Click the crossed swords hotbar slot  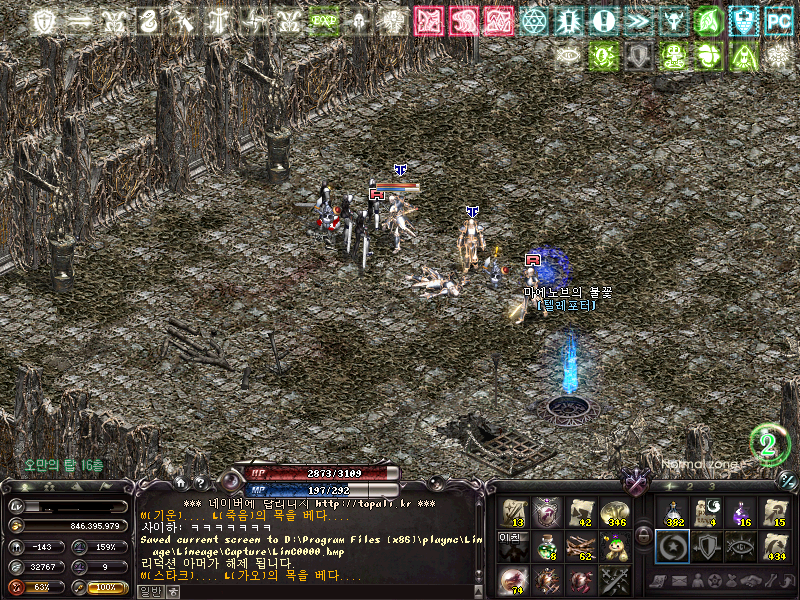click(613, 579)
